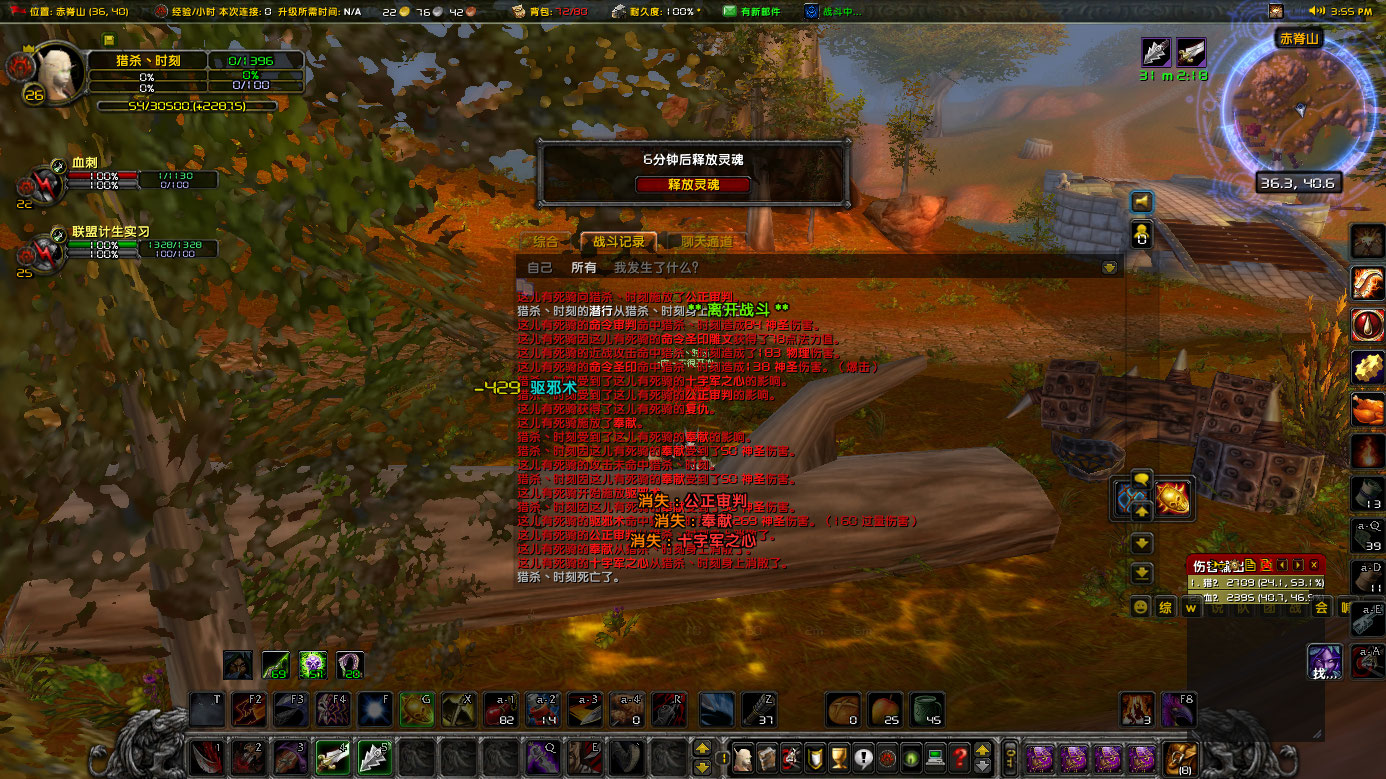The width and height of the screenshot is (1386, 779).
Task: Open the report log icon on 伤害输出 meter
Action: click(x=1251, y=564)
